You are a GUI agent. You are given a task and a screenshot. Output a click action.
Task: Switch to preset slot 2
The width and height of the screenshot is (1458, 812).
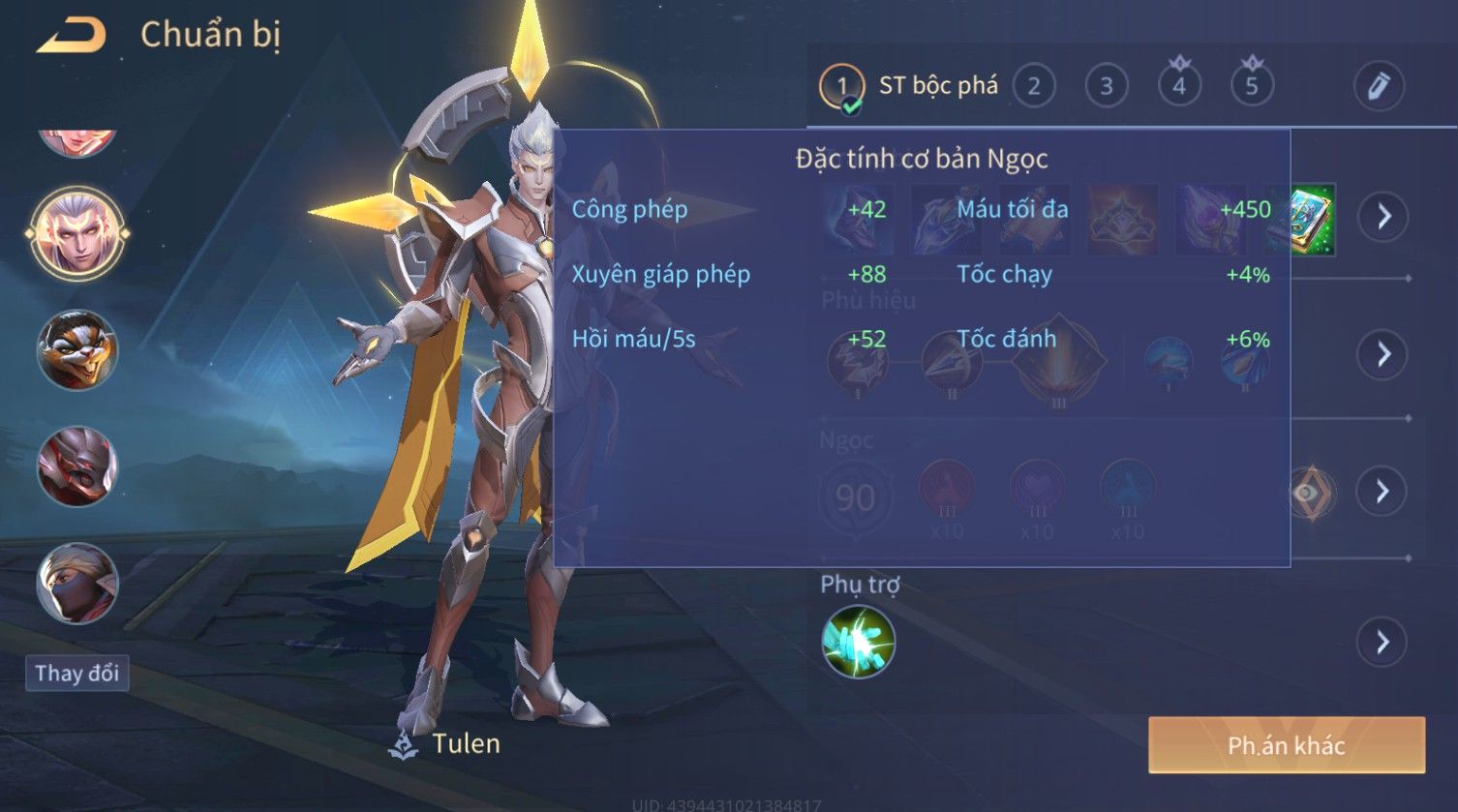[1033, 86]
